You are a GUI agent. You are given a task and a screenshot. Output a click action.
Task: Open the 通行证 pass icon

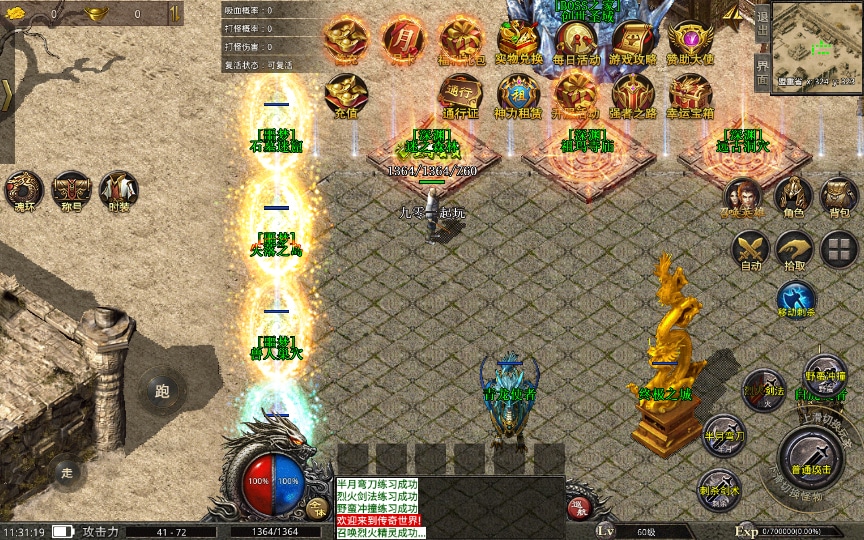460,94
